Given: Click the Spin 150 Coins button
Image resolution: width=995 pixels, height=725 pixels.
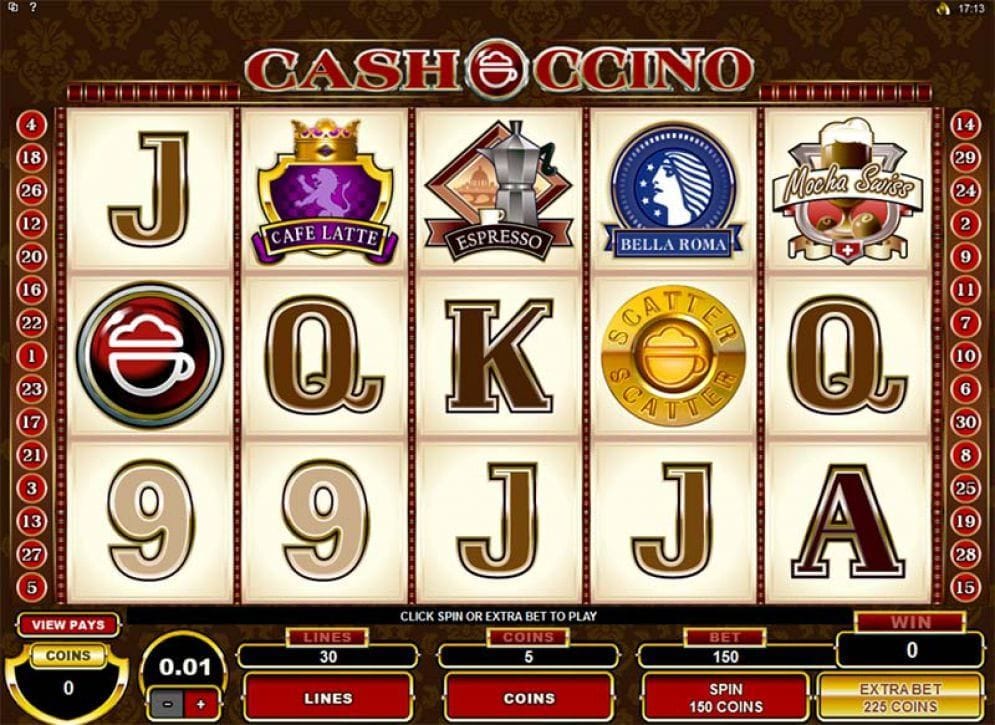Looking at the screenshot, I should 725,697.
